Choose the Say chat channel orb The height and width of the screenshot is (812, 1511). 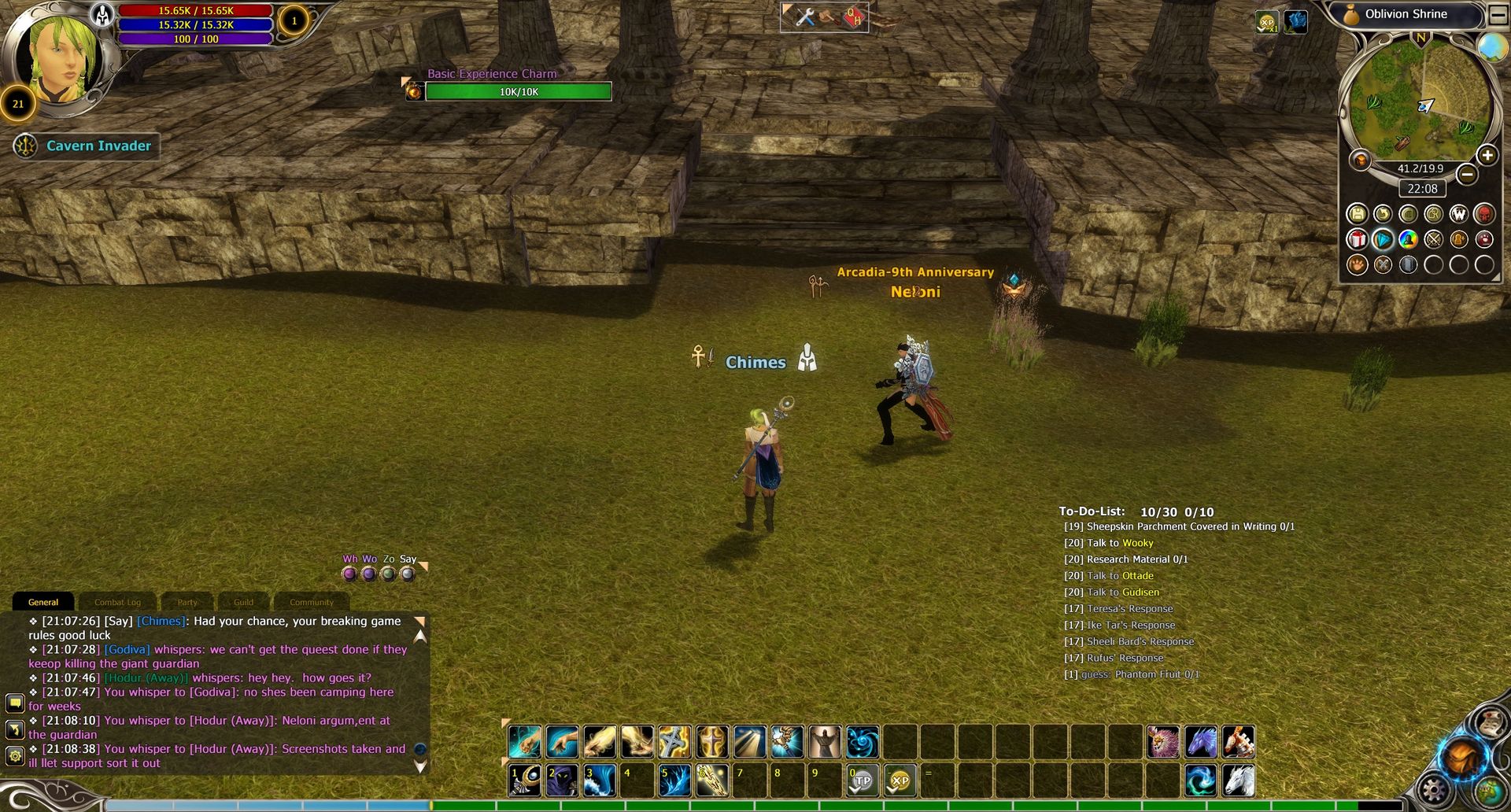(407, 574)
